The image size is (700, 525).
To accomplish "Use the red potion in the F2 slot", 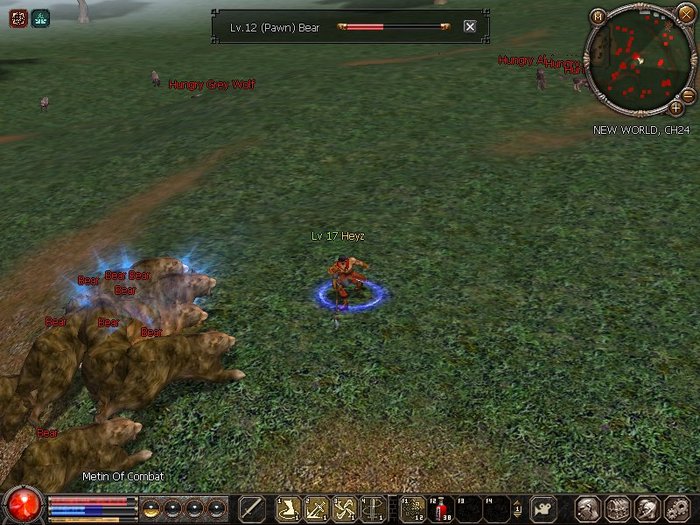I will (441, 509).
